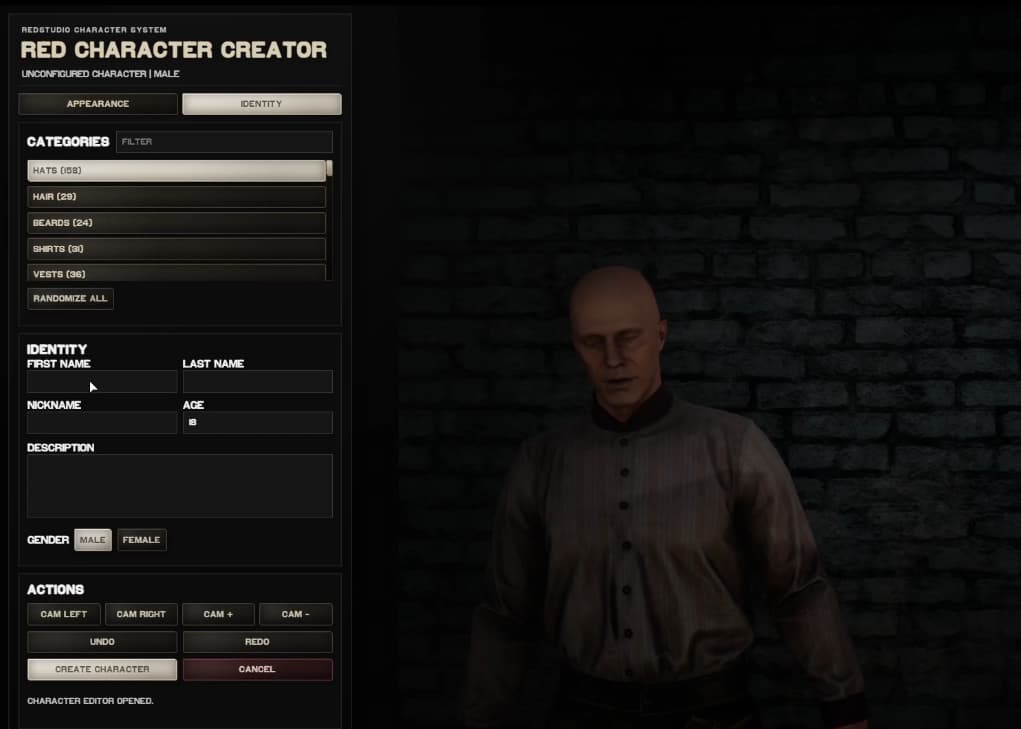Select the Age field

pyautogui.click(x=257, y=423)
